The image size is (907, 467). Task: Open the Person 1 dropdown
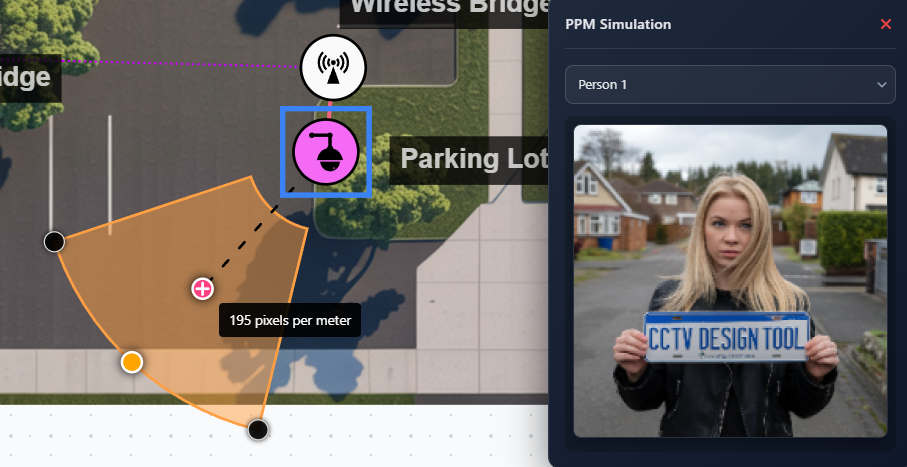[729, 85]
